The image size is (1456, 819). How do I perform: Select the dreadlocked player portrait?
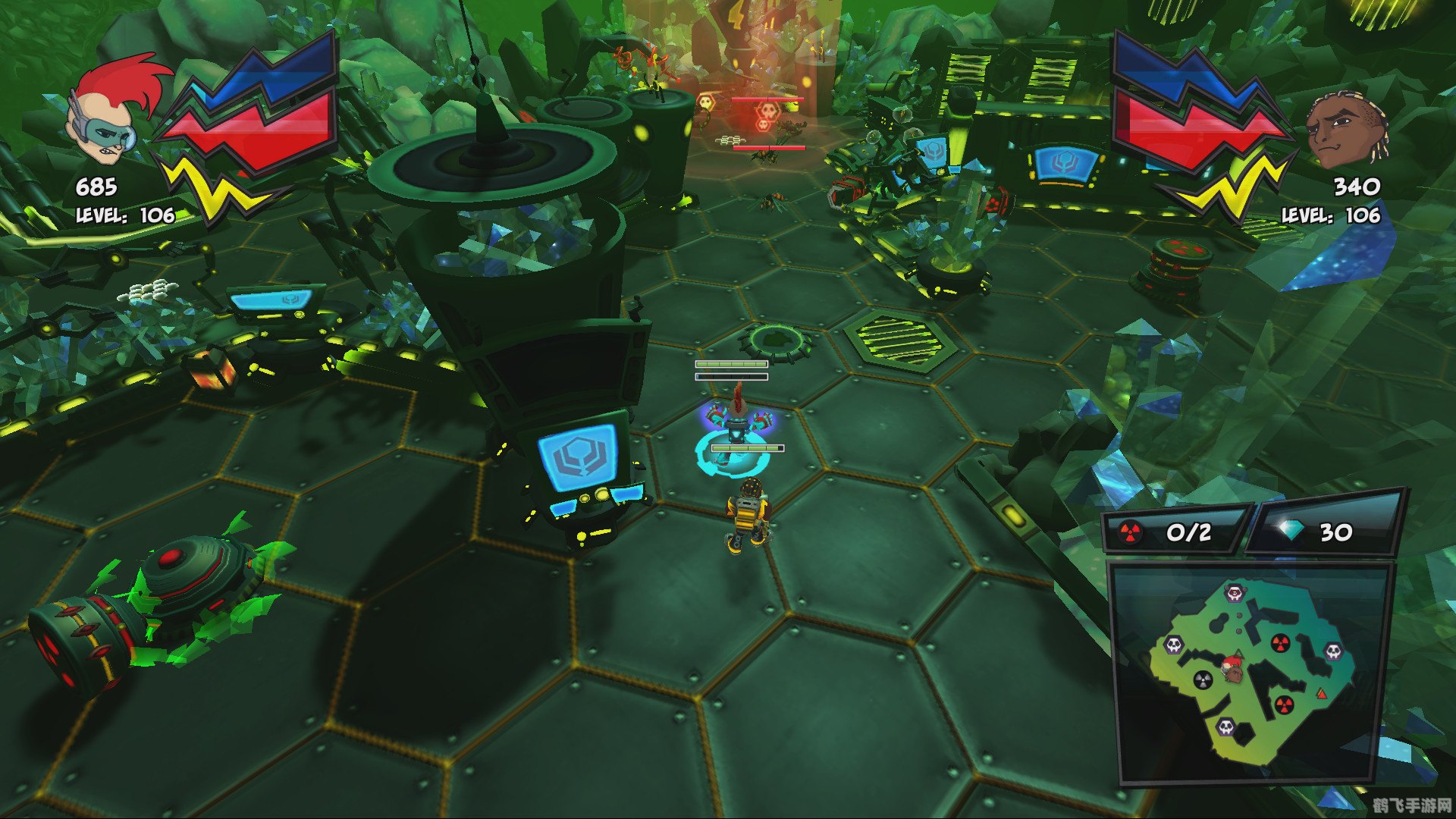point(1345,133)
